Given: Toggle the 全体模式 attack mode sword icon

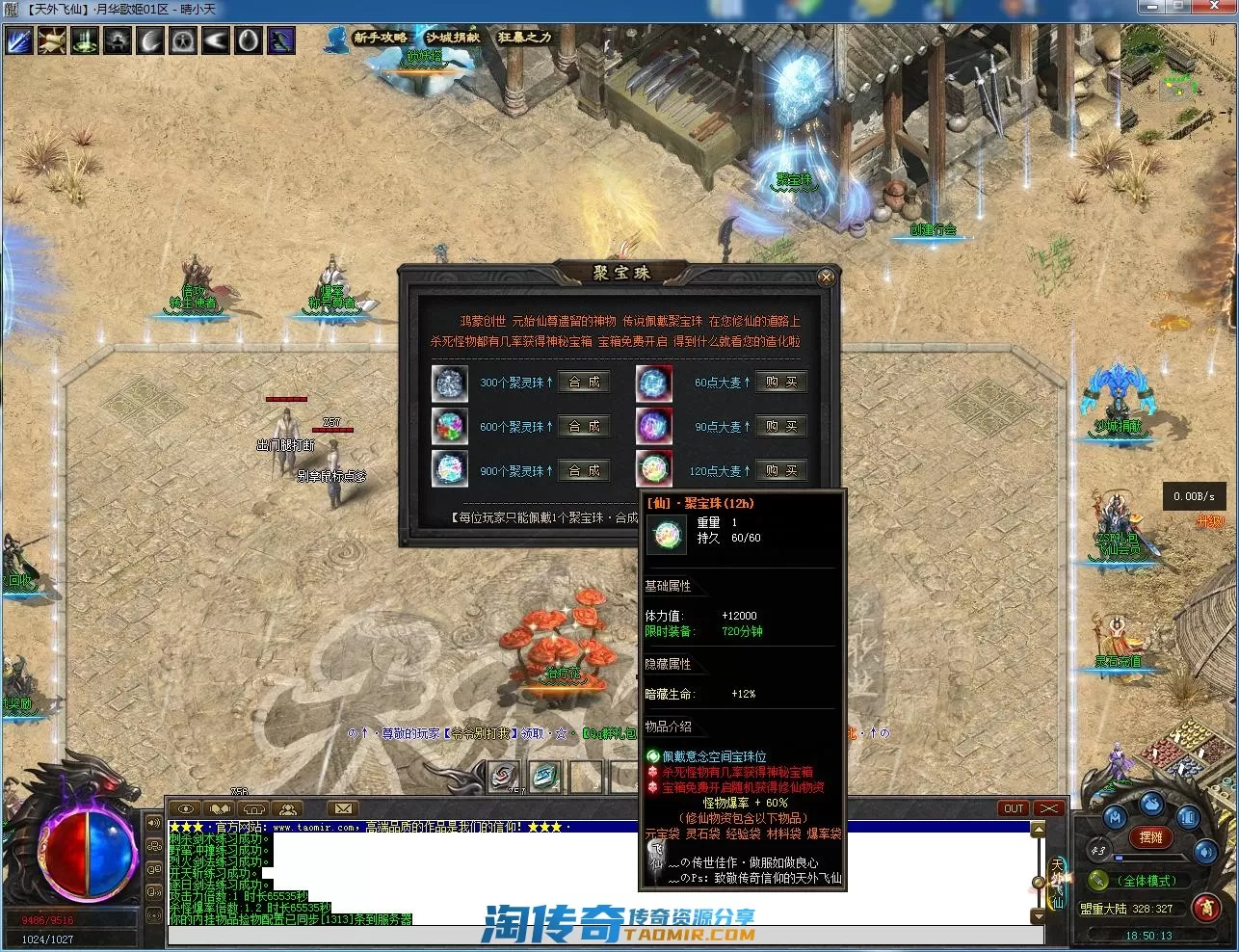Looking at the screenshot, I should (1097, 880).
